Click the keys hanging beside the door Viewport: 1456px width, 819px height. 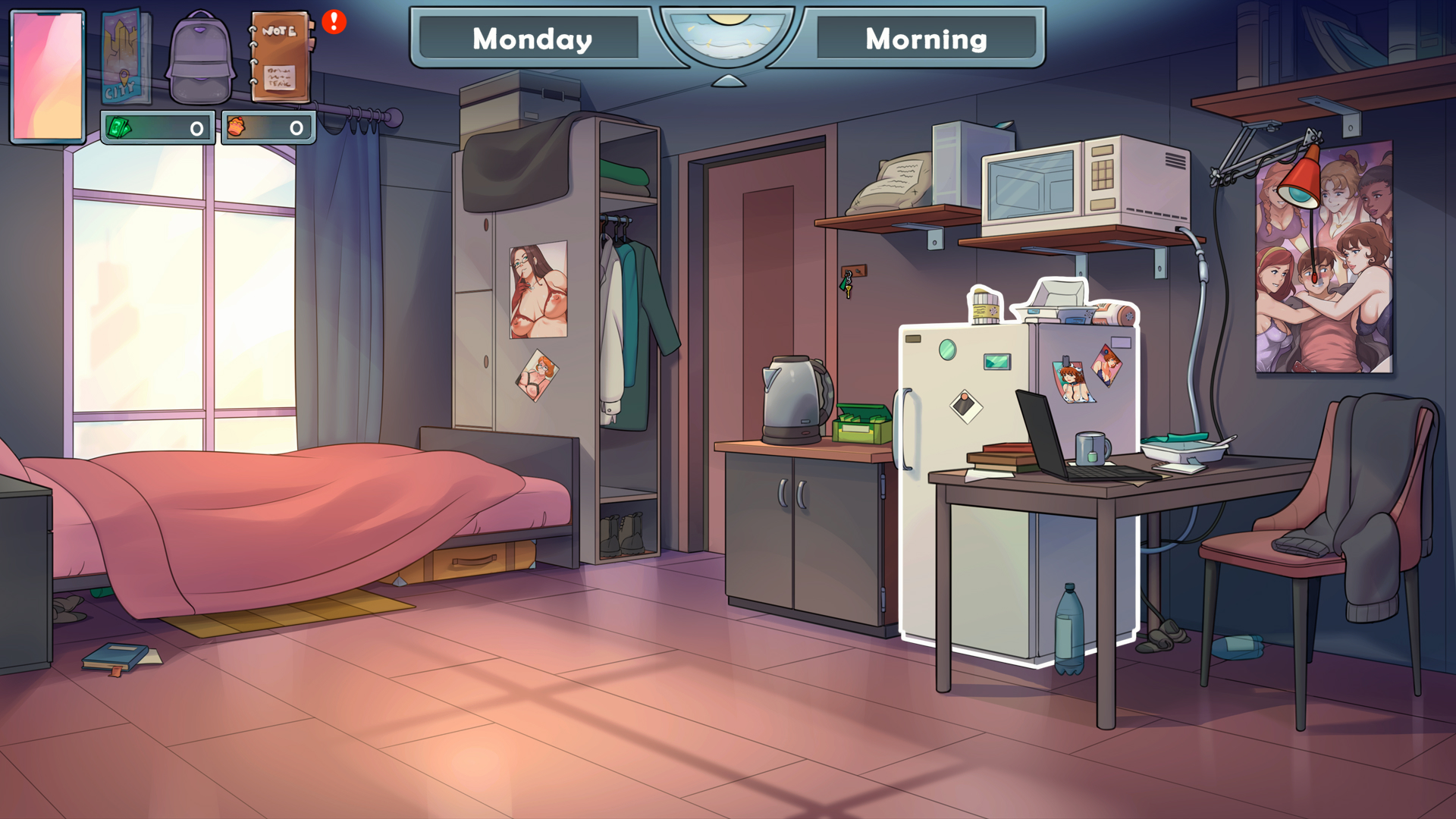pyautogui.click(x=847, y=284)
